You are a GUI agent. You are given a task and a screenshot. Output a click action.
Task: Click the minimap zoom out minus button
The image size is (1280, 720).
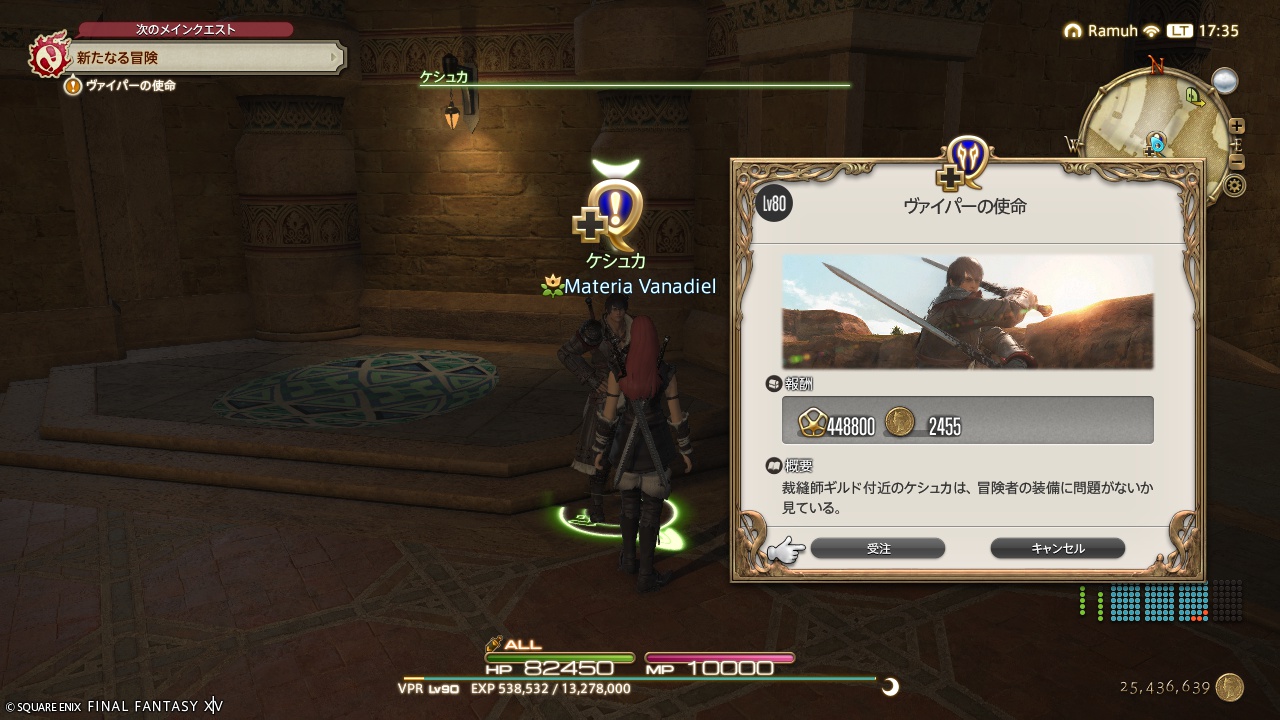pos(1235,160)
